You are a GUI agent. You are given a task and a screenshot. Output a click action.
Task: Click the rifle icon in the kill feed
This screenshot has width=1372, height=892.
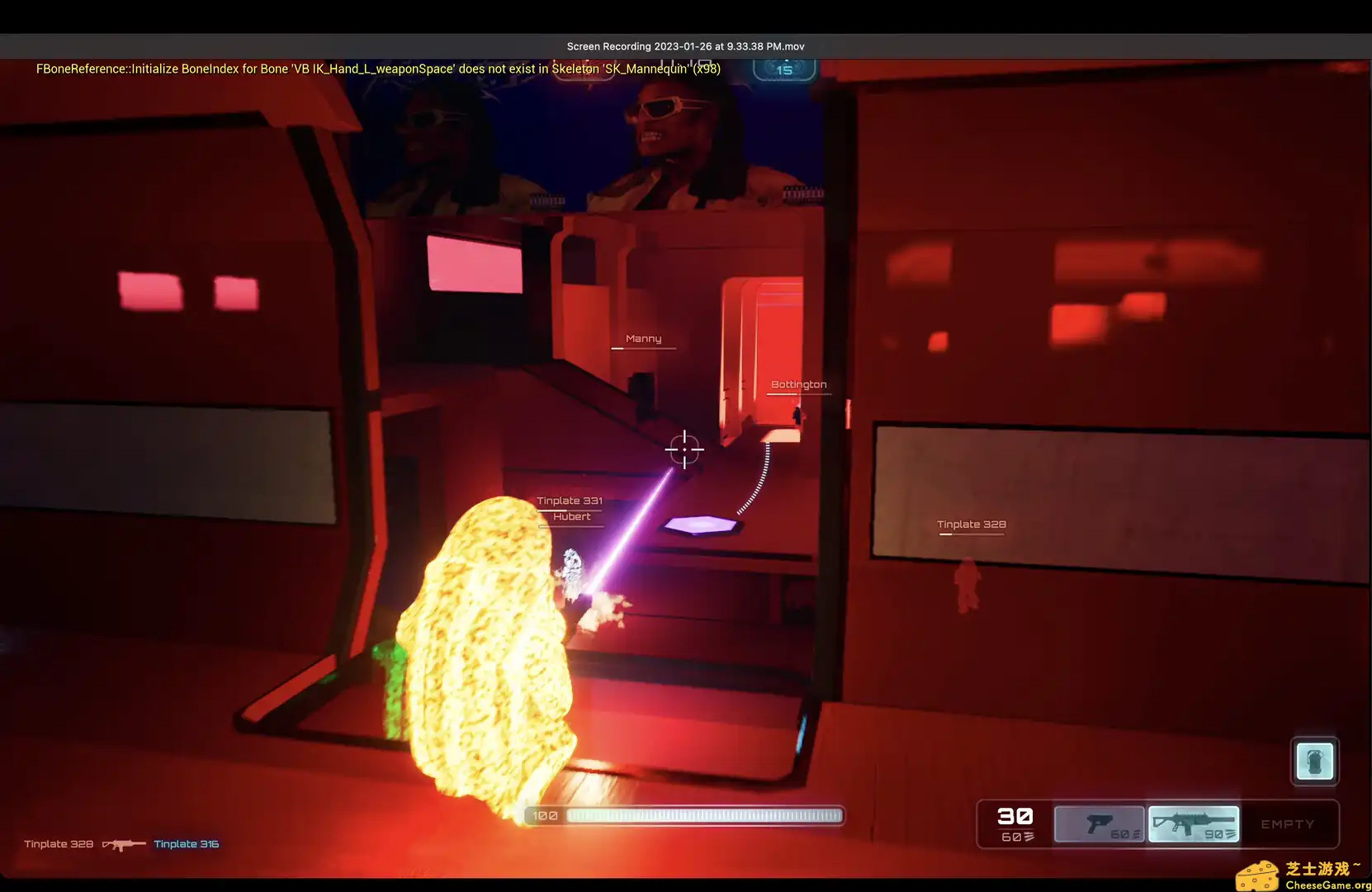click(122, 845)
